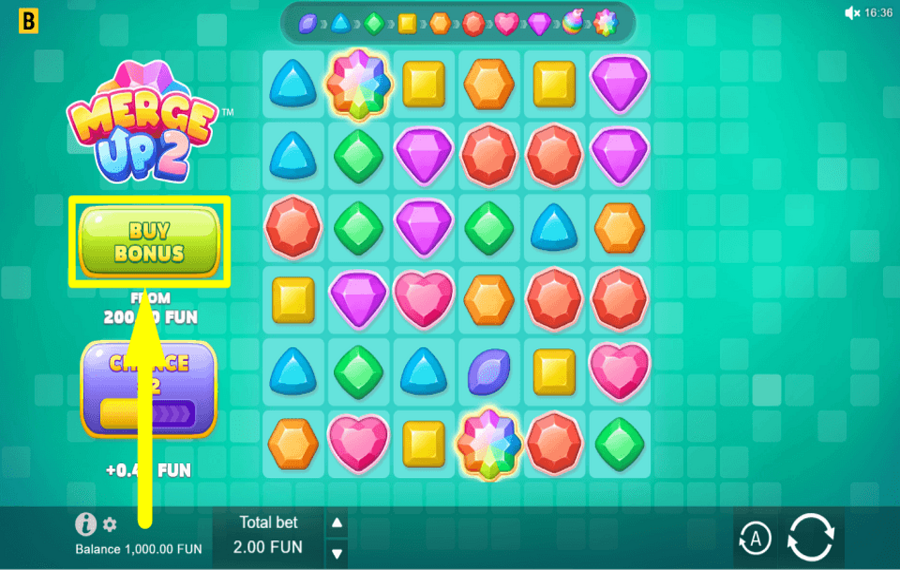The width and height of the screenshot is (900, 570).
Task: Show the game info page
Action: click(86, 524)
